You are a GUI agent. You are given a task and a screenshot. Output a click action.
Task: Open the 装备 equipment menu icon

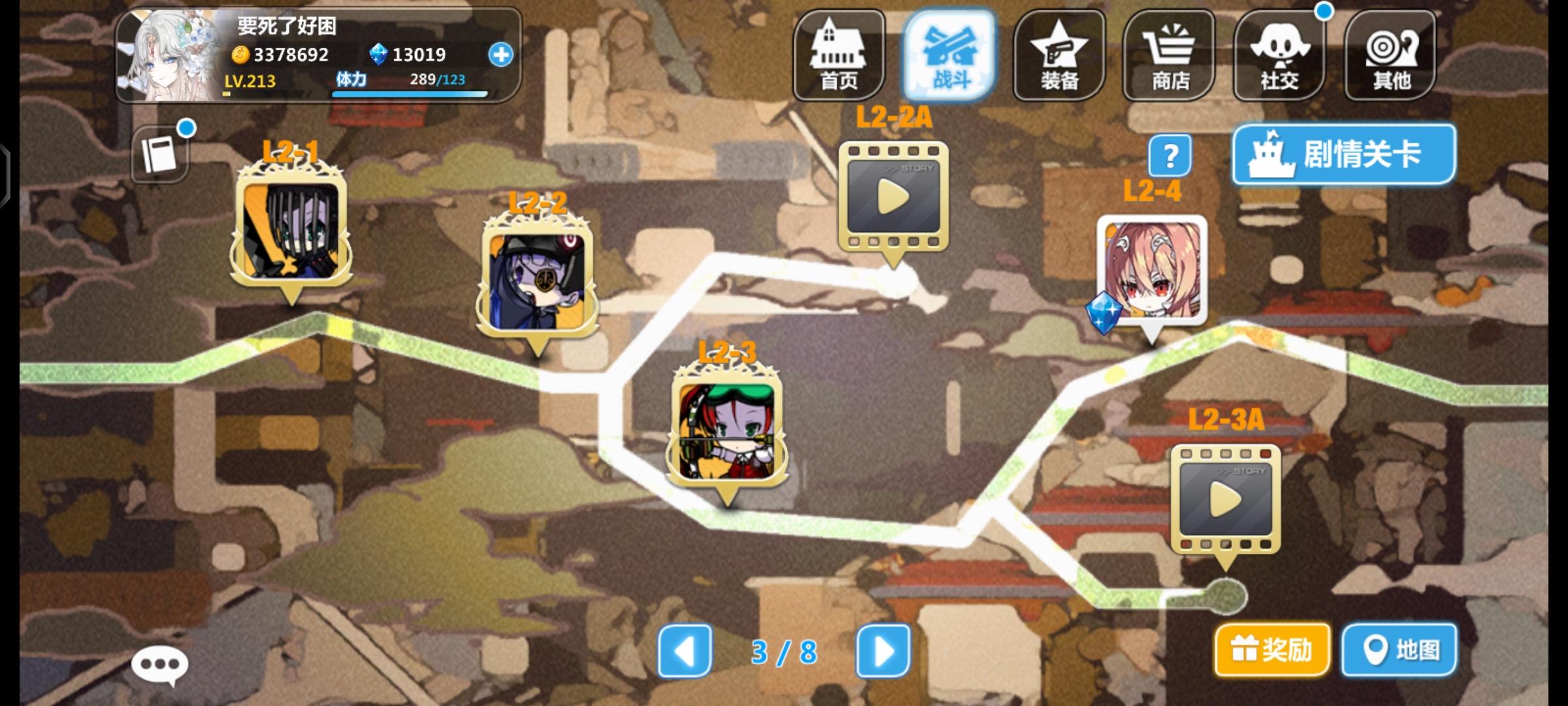[x=1058, y=56]
